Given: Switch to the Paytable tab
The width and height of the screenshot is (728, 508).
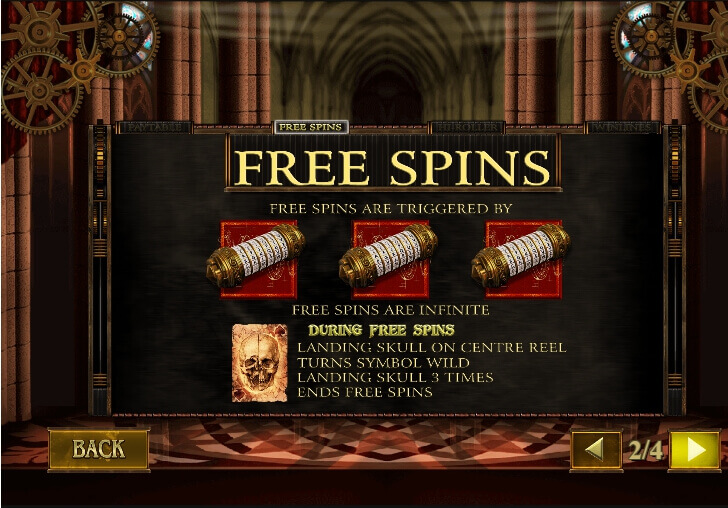Looking at the screenshot, I should click(x=154, y=128).
